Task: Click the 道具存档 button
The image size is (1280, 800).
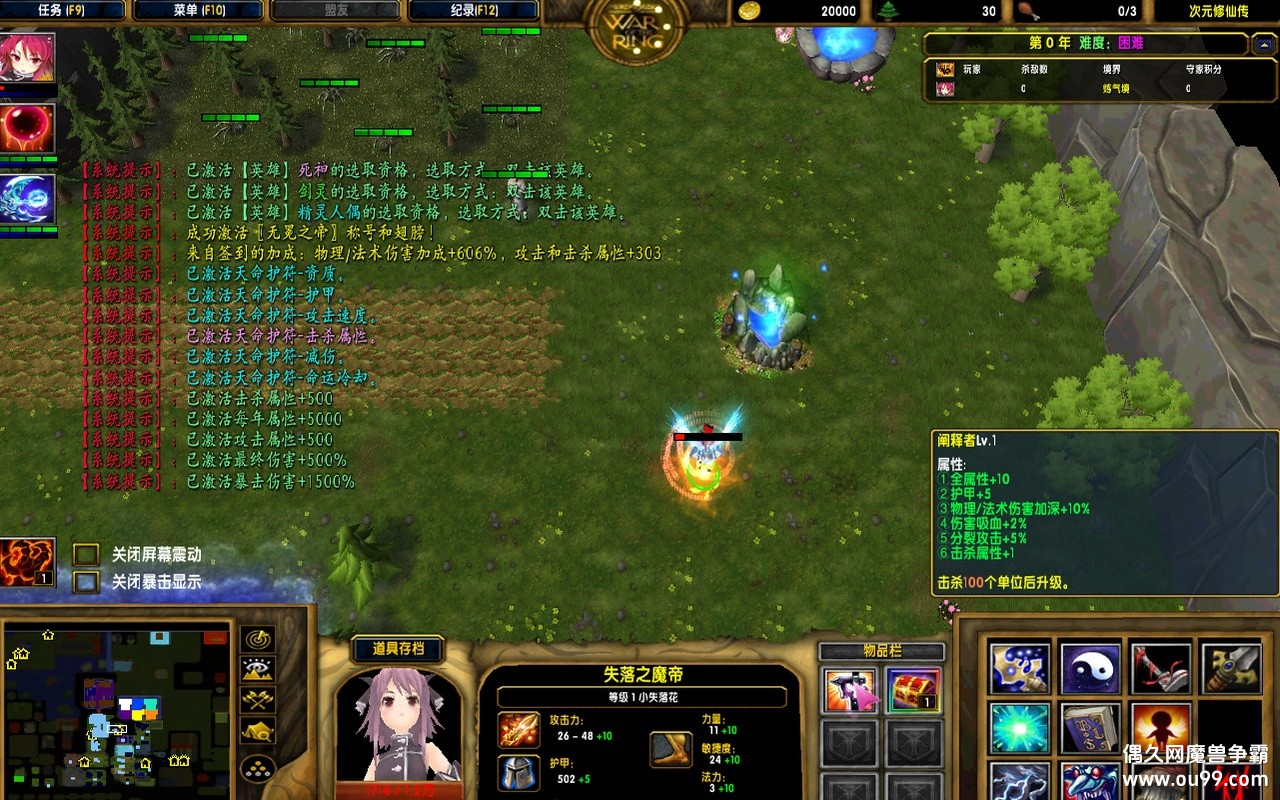Action: [x=398, y=649]
